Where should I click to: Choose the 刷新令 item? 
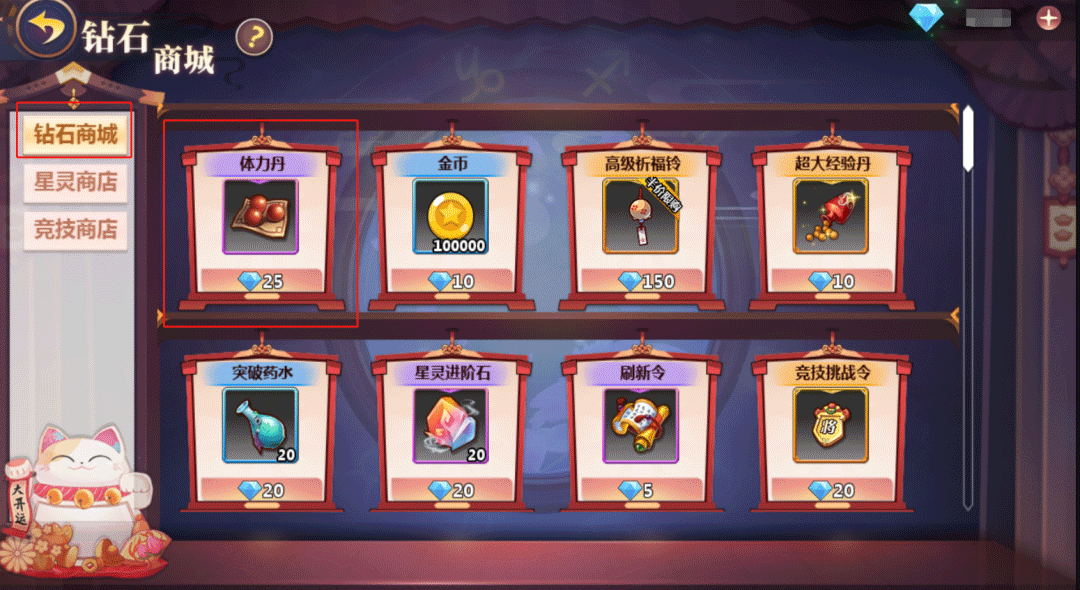(640, 427)
